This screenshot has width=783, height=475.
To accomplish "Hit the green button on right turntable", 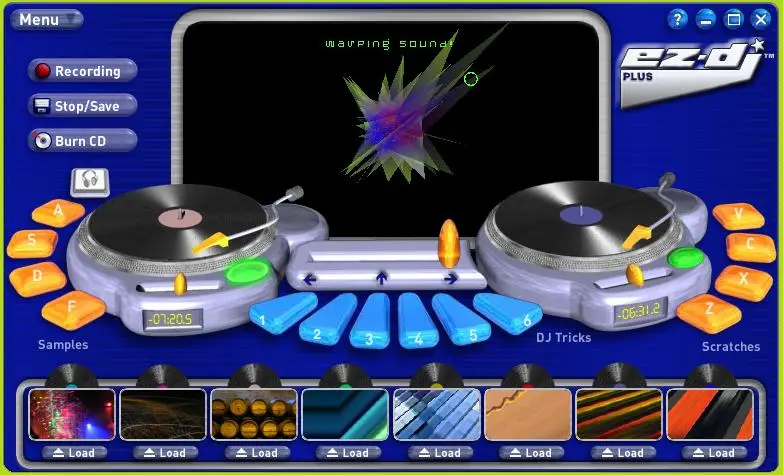I will click(x=686, y=258).
